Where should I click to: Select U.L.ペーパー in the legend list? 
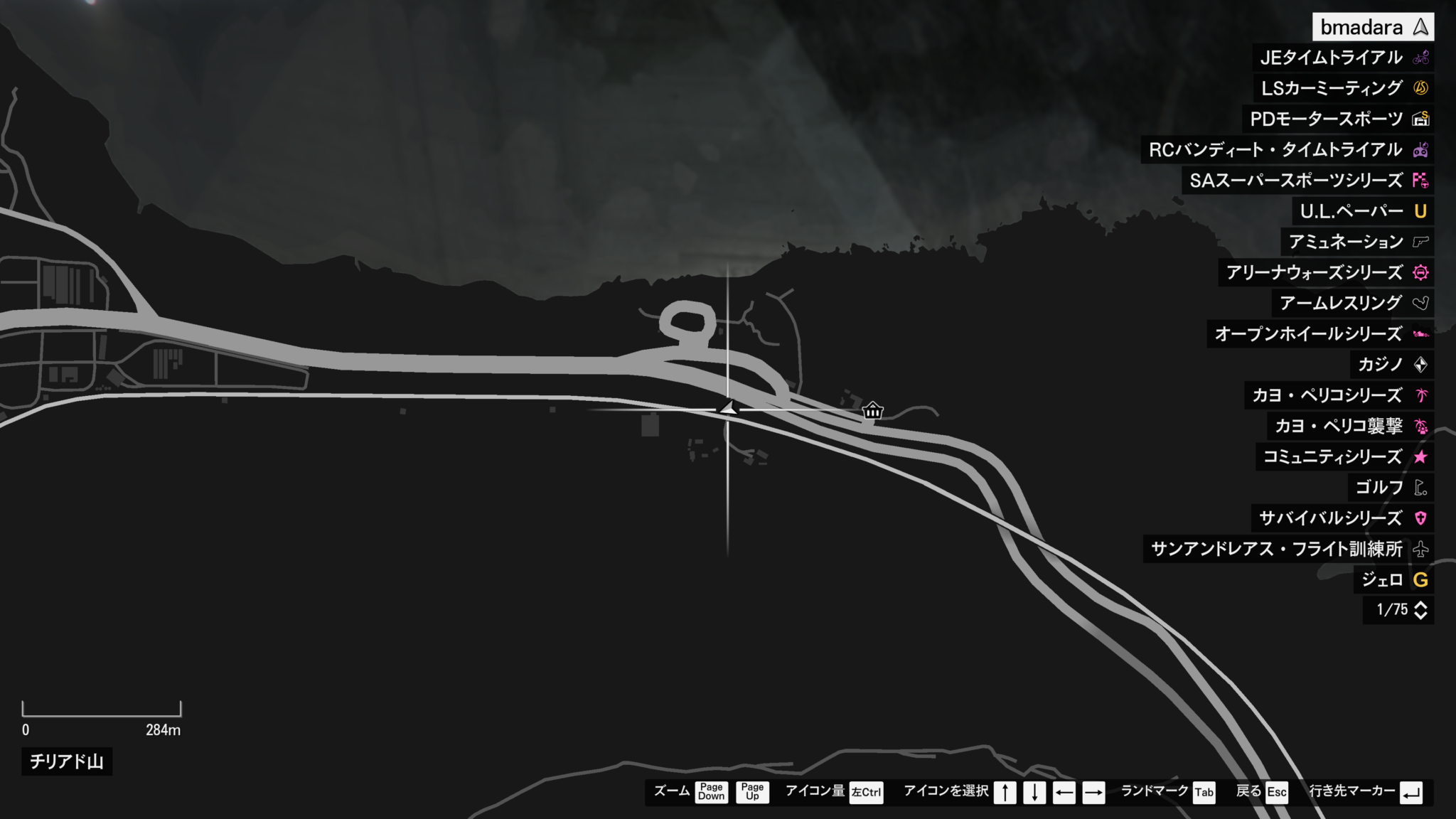pos(1362,211)
